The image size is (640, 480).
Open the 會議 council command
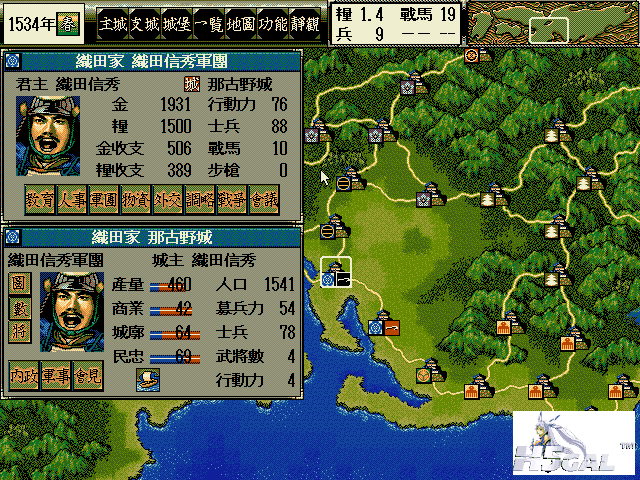(x=264, y=199)
